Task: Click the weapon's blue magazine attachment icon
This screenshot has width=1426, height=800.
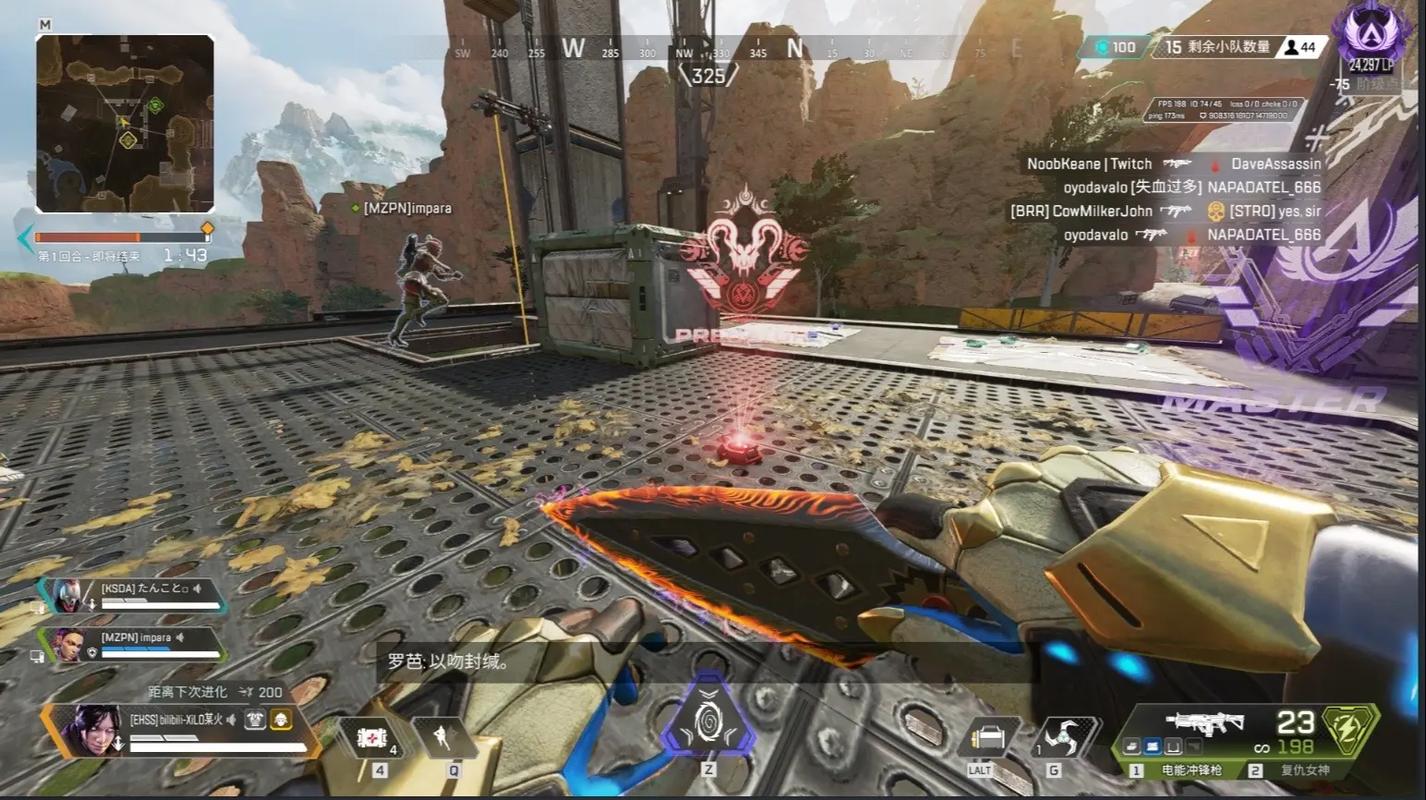Action: [x=1150, y=745]
